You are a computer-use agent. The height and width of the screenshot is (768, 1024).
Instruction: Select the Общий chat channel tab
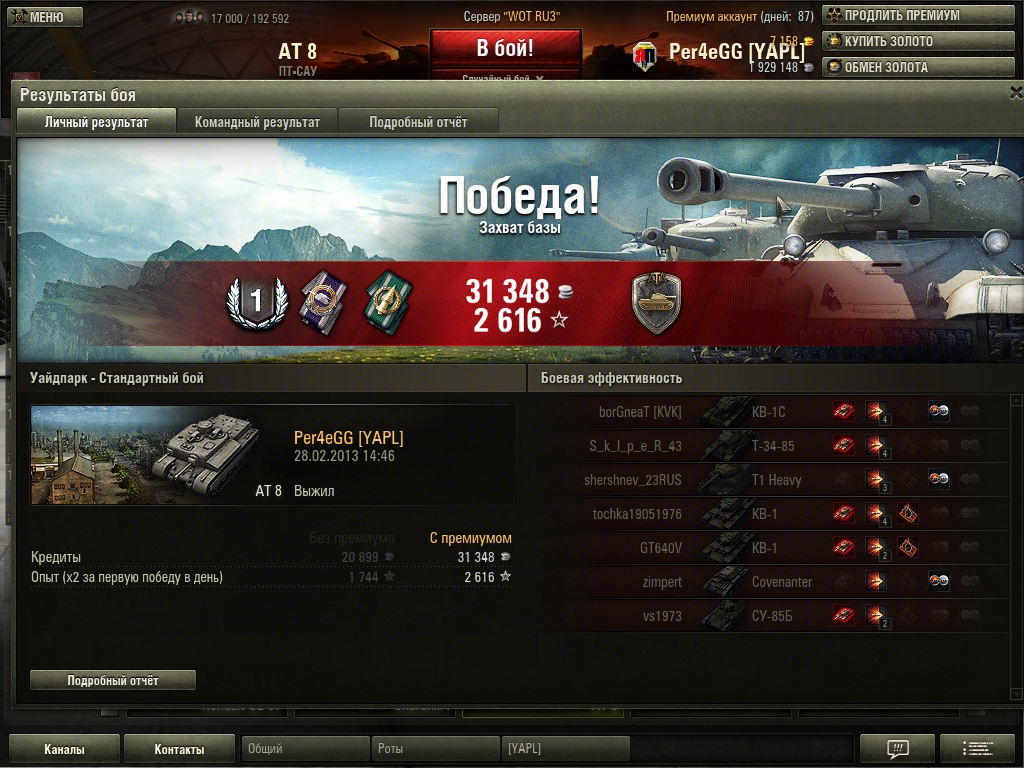point(305,749)
